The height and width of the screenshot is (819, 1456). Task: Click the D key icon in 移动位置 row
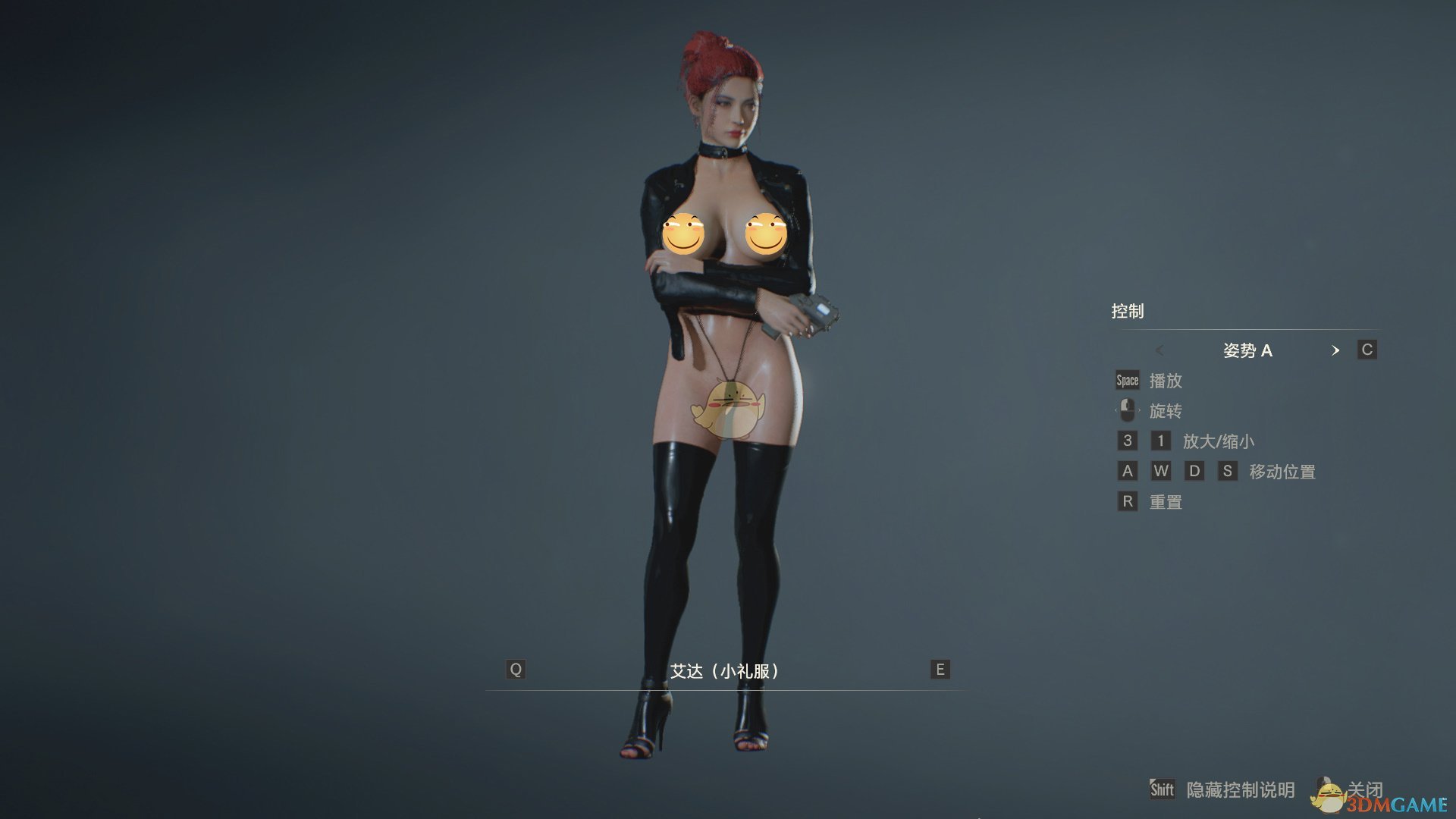(x=1195, y=471)
